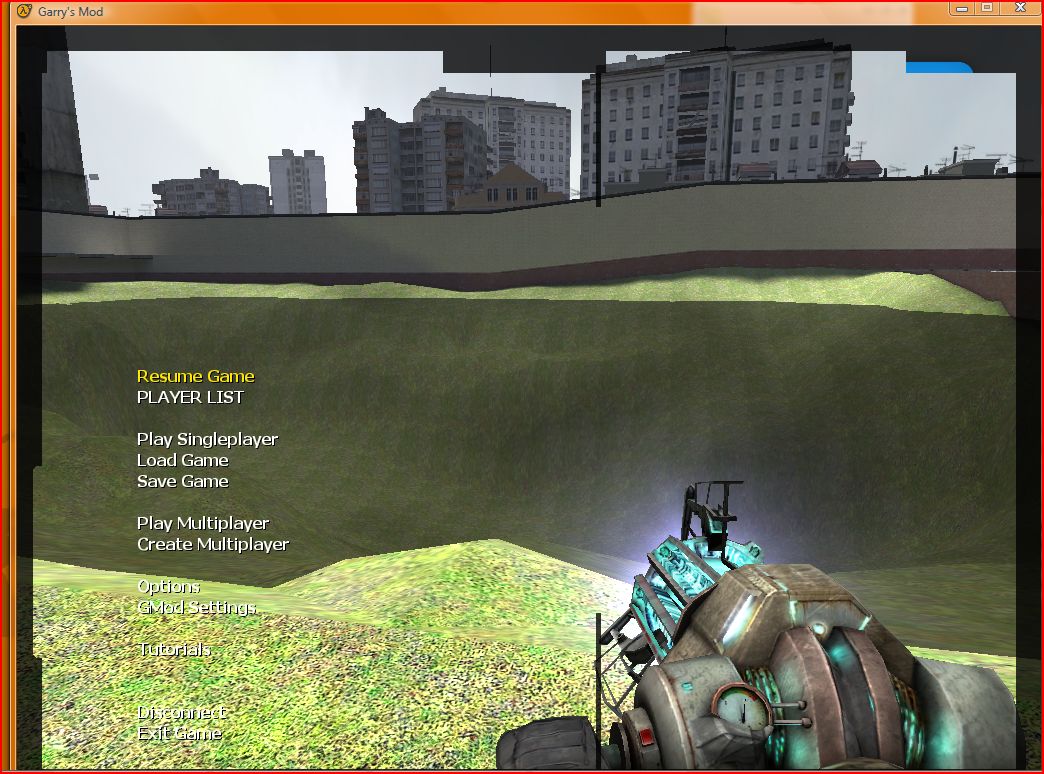Screen dimensions: 1044x774
Task: Open GMod Settings
Action: (196, 607)
